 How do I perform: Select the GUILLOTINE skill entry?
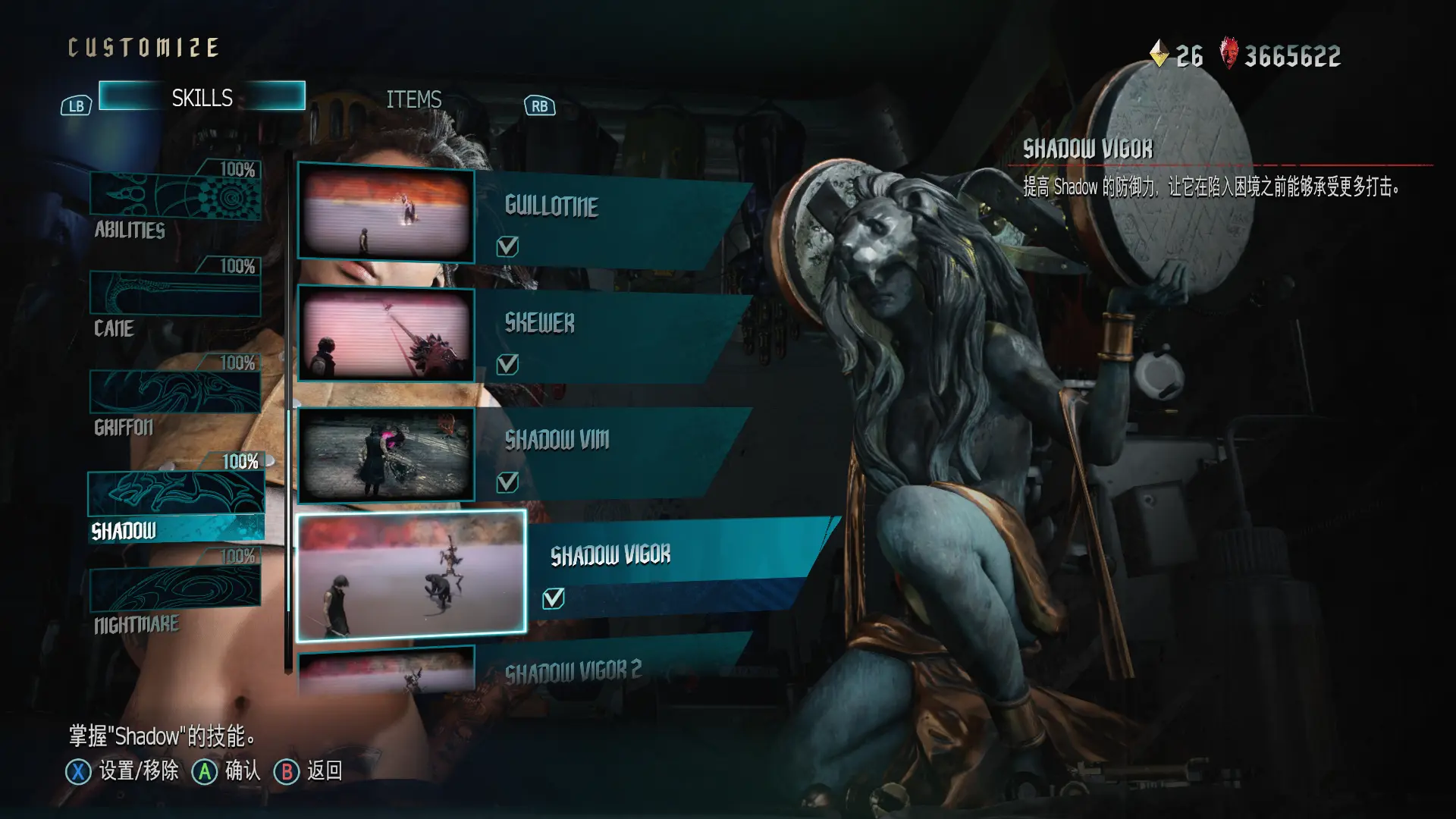(607, 207)
